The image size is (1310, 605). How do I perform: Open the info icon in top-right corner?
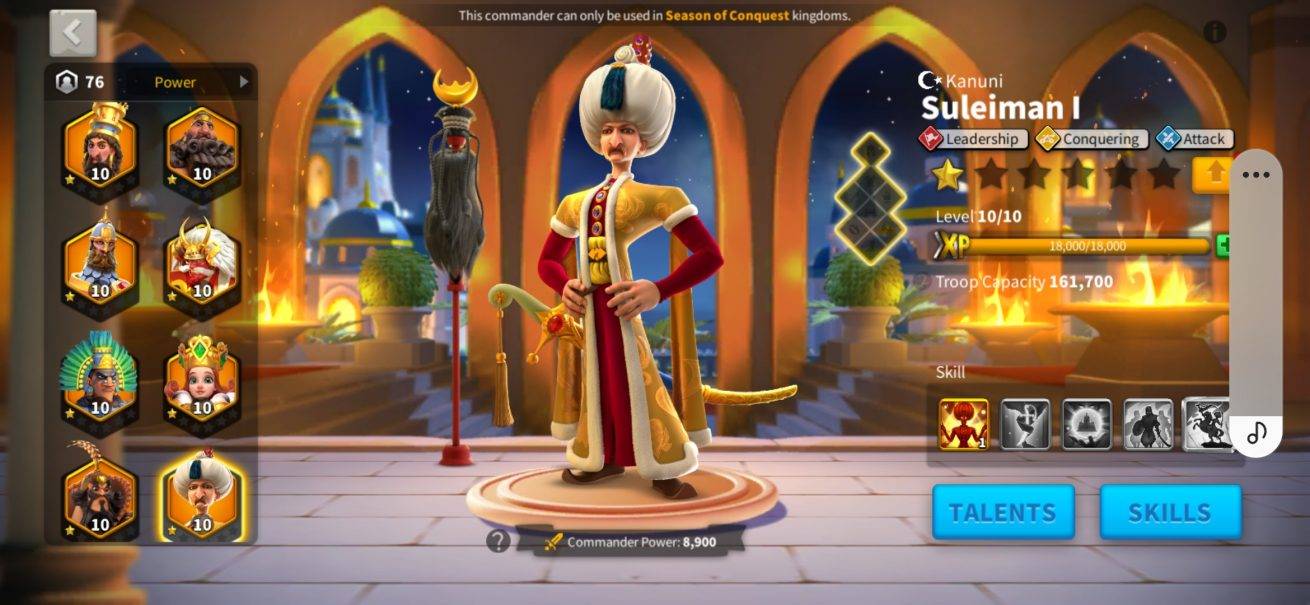point(1215,32)
